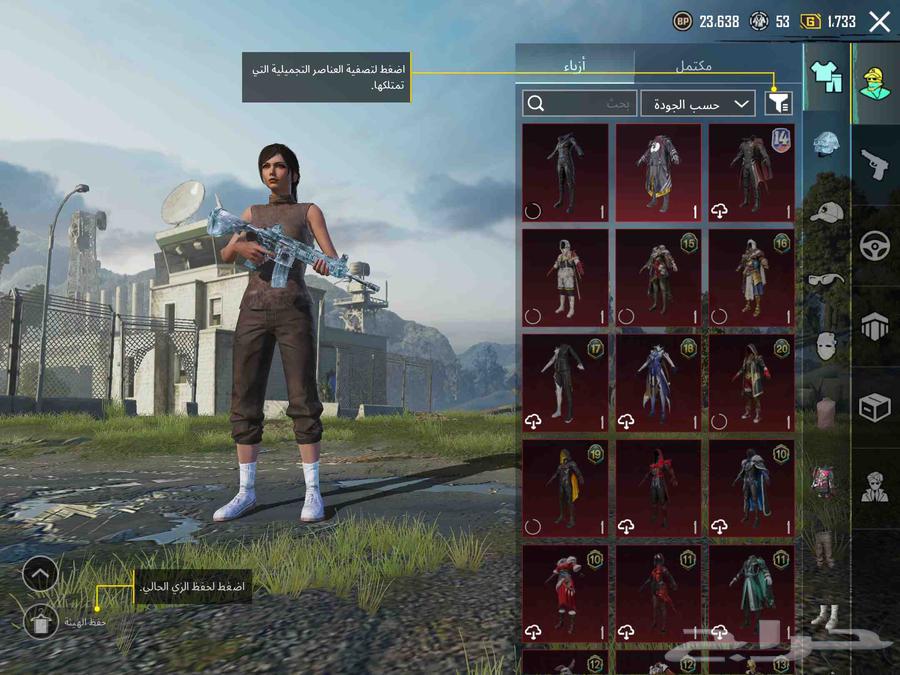Select the baseball cap subcategory icon
900x675 pixels.
point(826,213)
